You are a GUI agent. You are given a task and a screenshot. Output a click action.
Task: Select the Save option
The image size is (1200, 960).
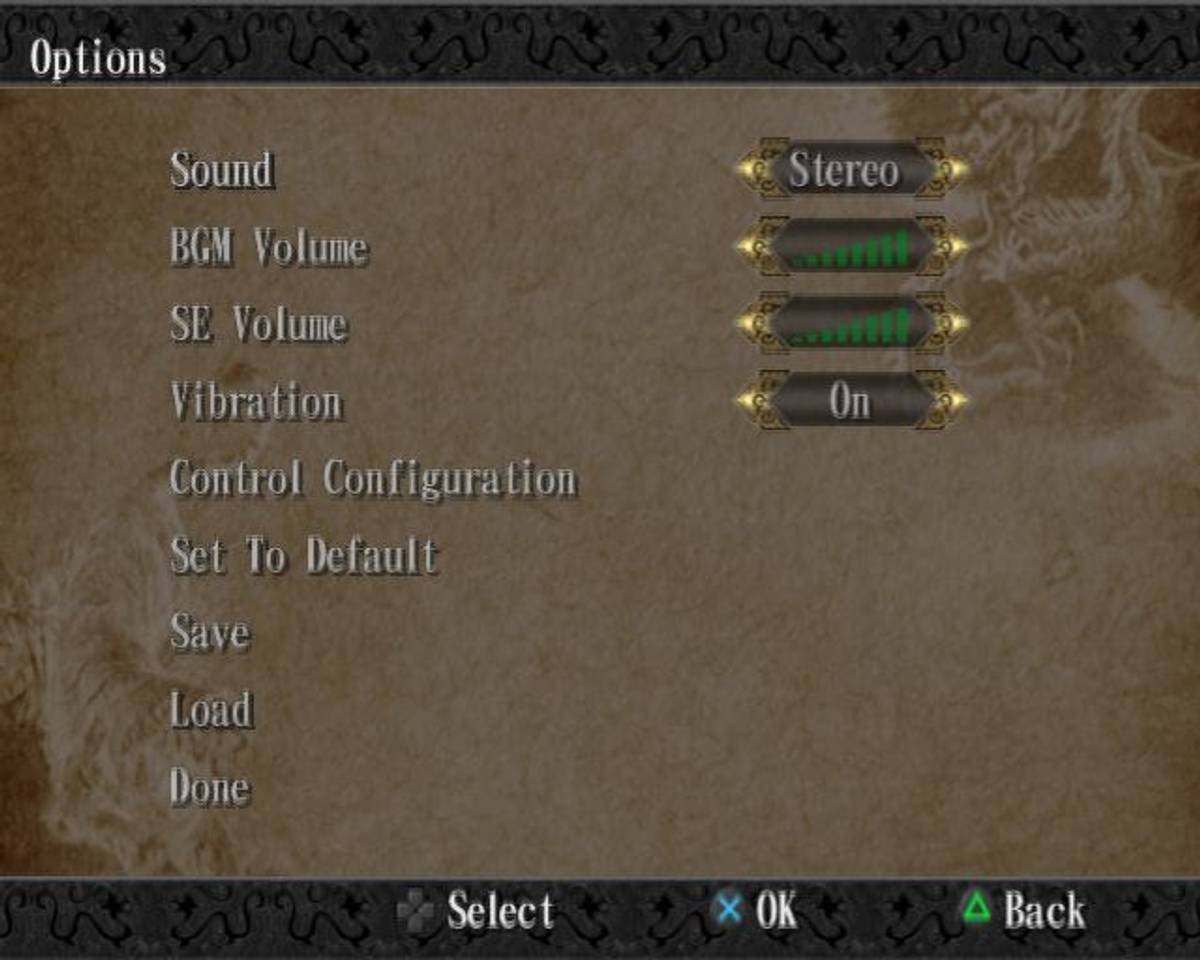210,633
